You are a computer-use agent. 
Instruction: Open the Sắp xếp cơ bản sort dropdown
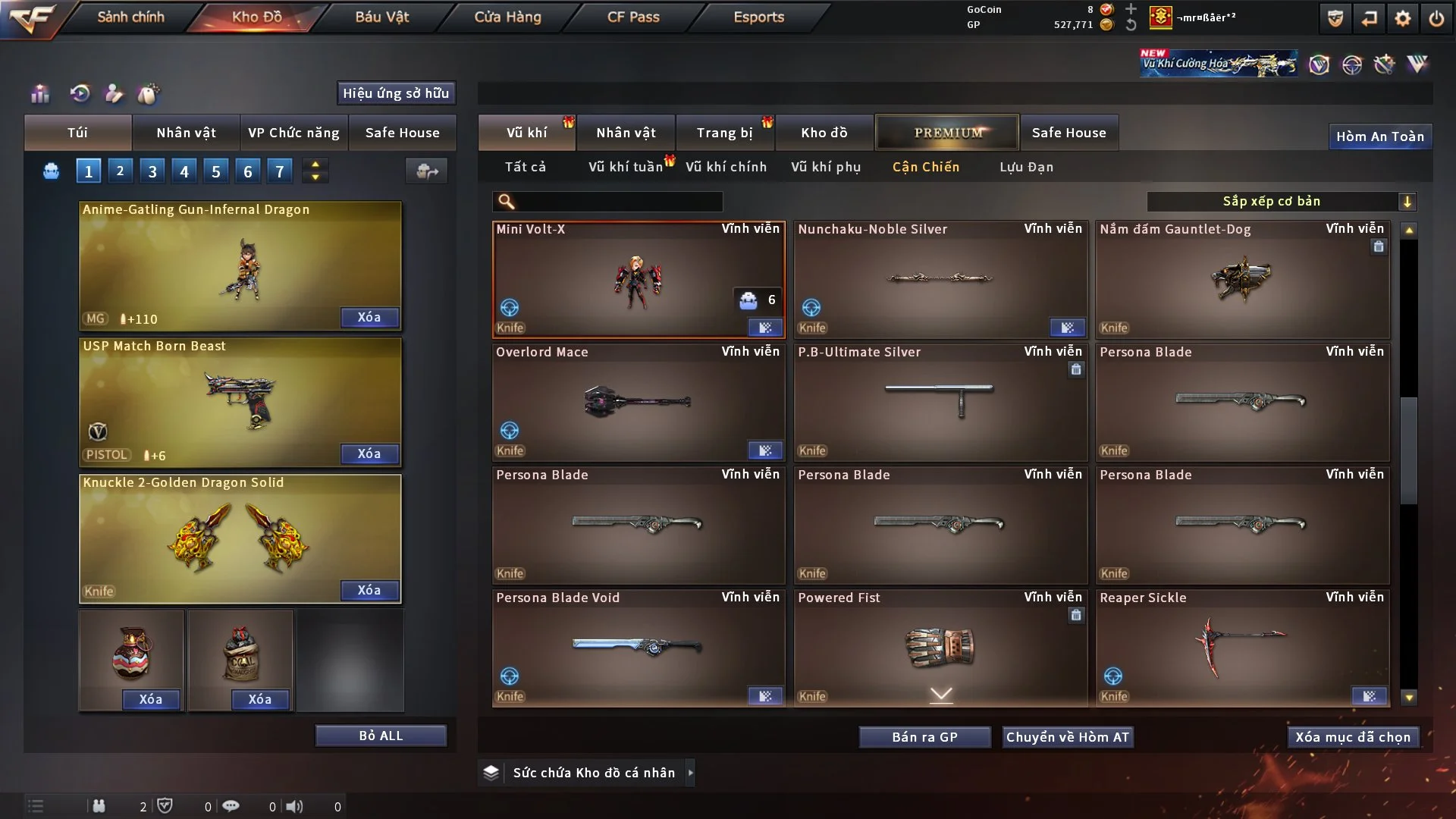point(1281,201)
